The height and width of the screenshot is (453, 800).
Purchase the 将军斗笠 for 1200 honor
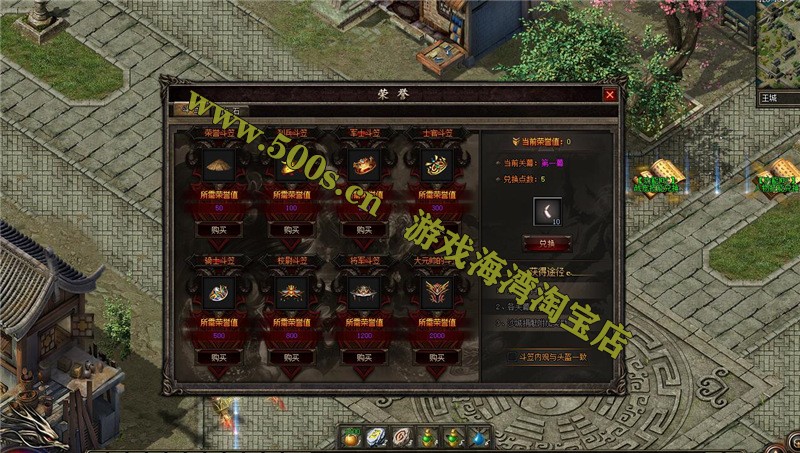click(x=364, y=356)
